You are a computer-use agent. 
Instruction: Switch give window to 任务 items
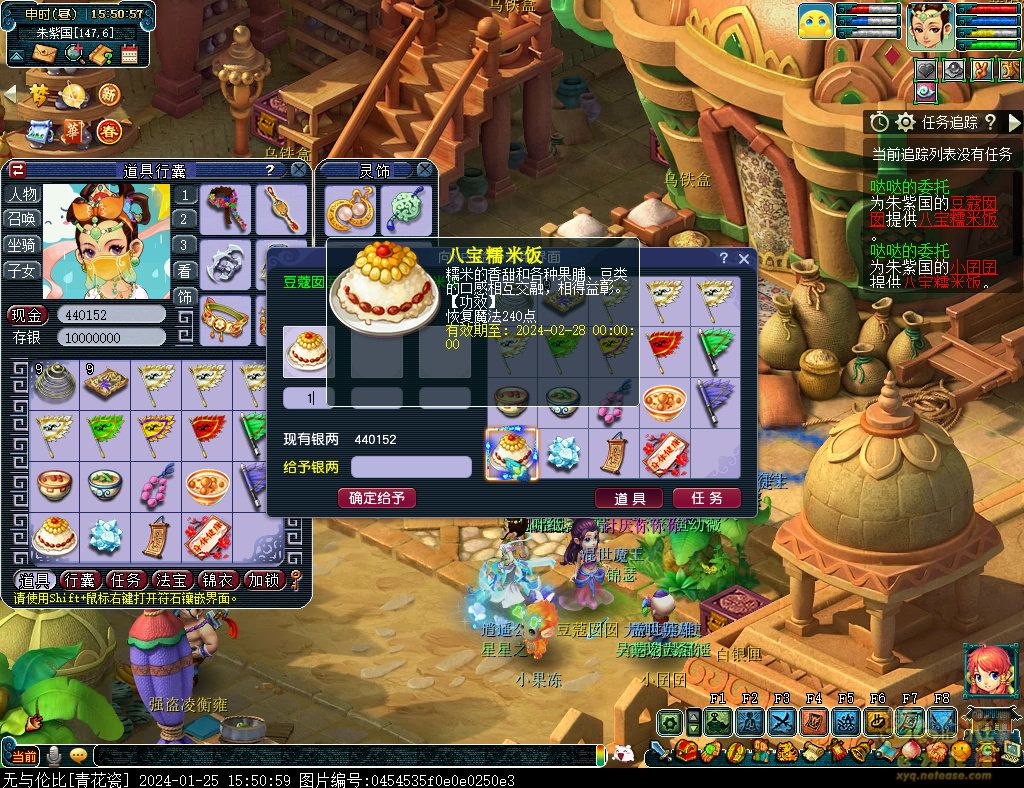pyautogui.click(x=706, y=498)
